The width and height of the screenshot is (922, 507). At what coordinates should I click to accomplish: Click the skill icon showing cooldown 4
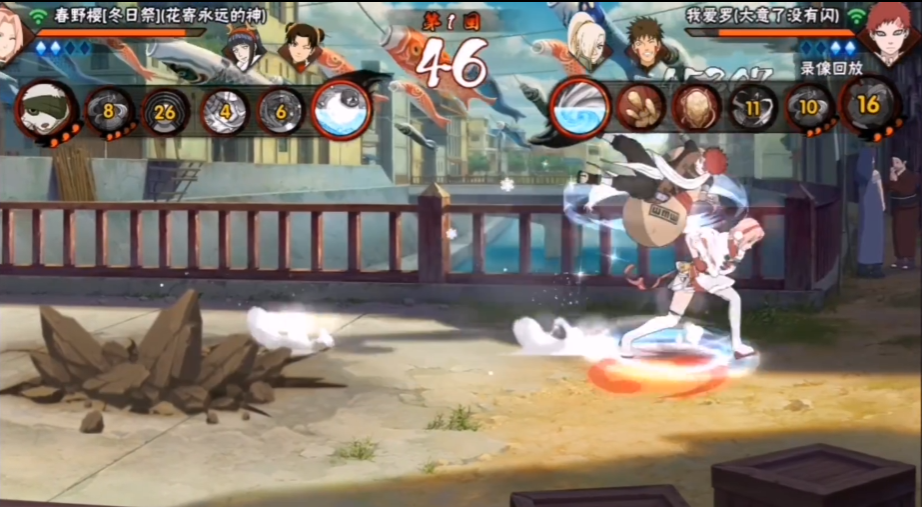point(225,110)
